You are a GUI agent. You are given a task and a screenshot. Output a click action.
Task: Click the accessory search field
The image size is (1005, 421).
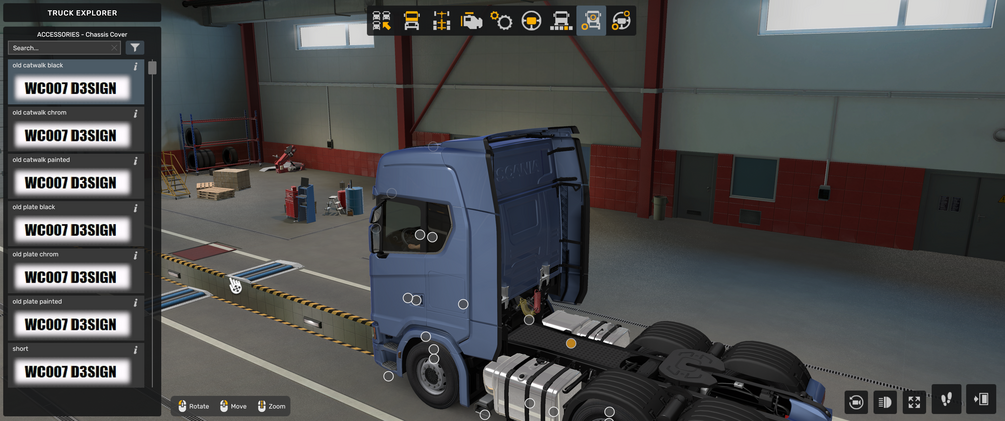(x=58, y=48)
